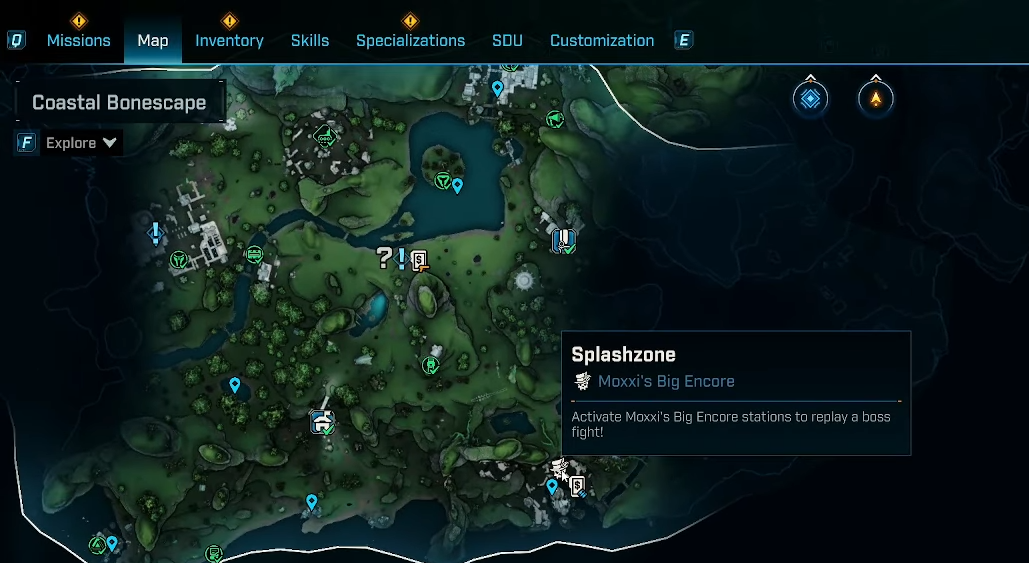Viewport: 1029px width, 563px height.
Task: Select the active Map tab
Action: (x=153, y=41)
